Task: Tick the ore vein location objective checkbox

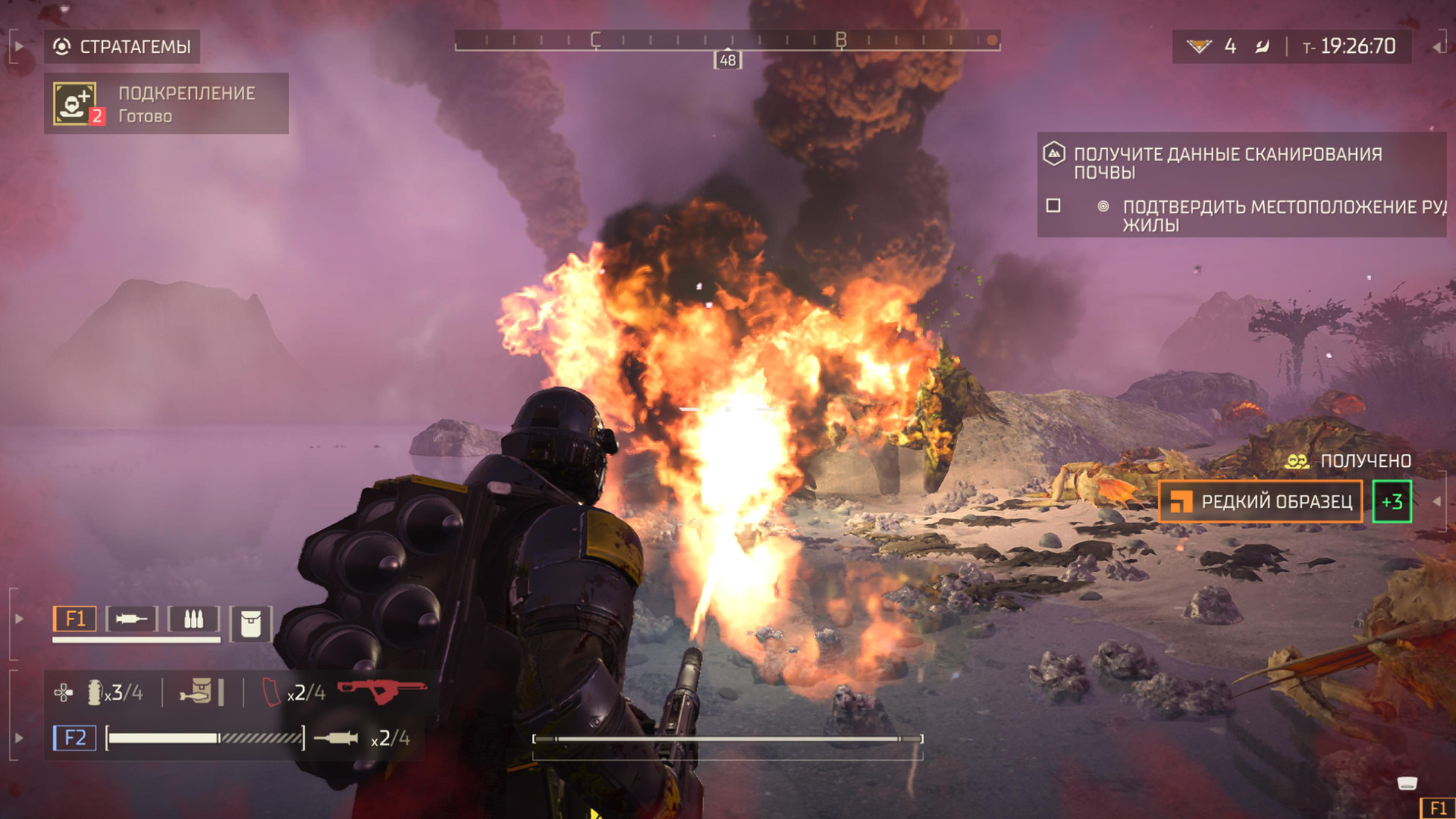Action: (1053, 205)
